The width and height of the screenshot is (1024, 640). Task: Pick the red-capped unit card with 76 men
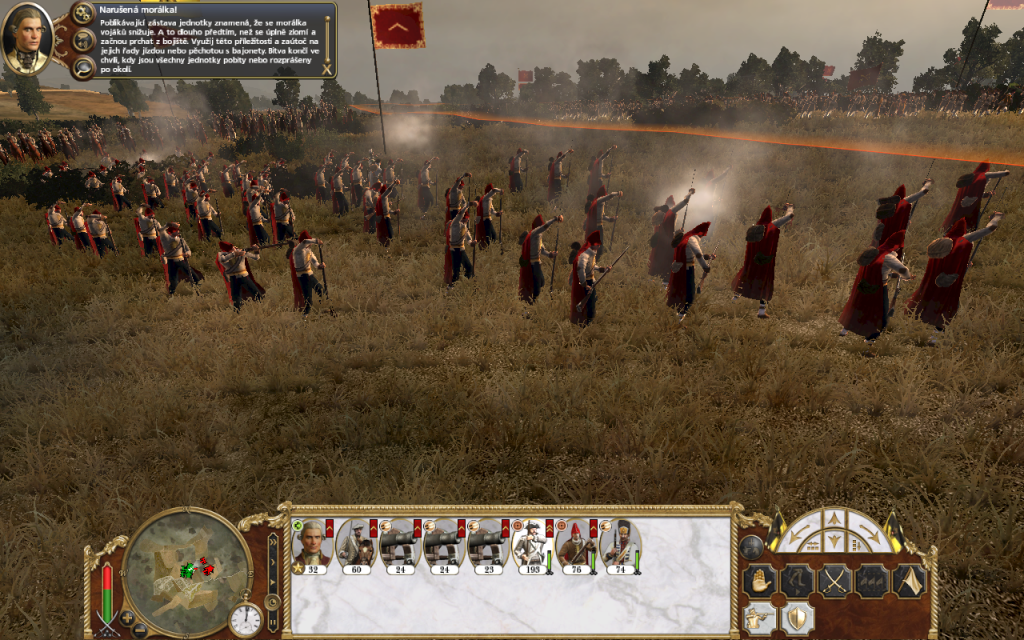point(575,548)
